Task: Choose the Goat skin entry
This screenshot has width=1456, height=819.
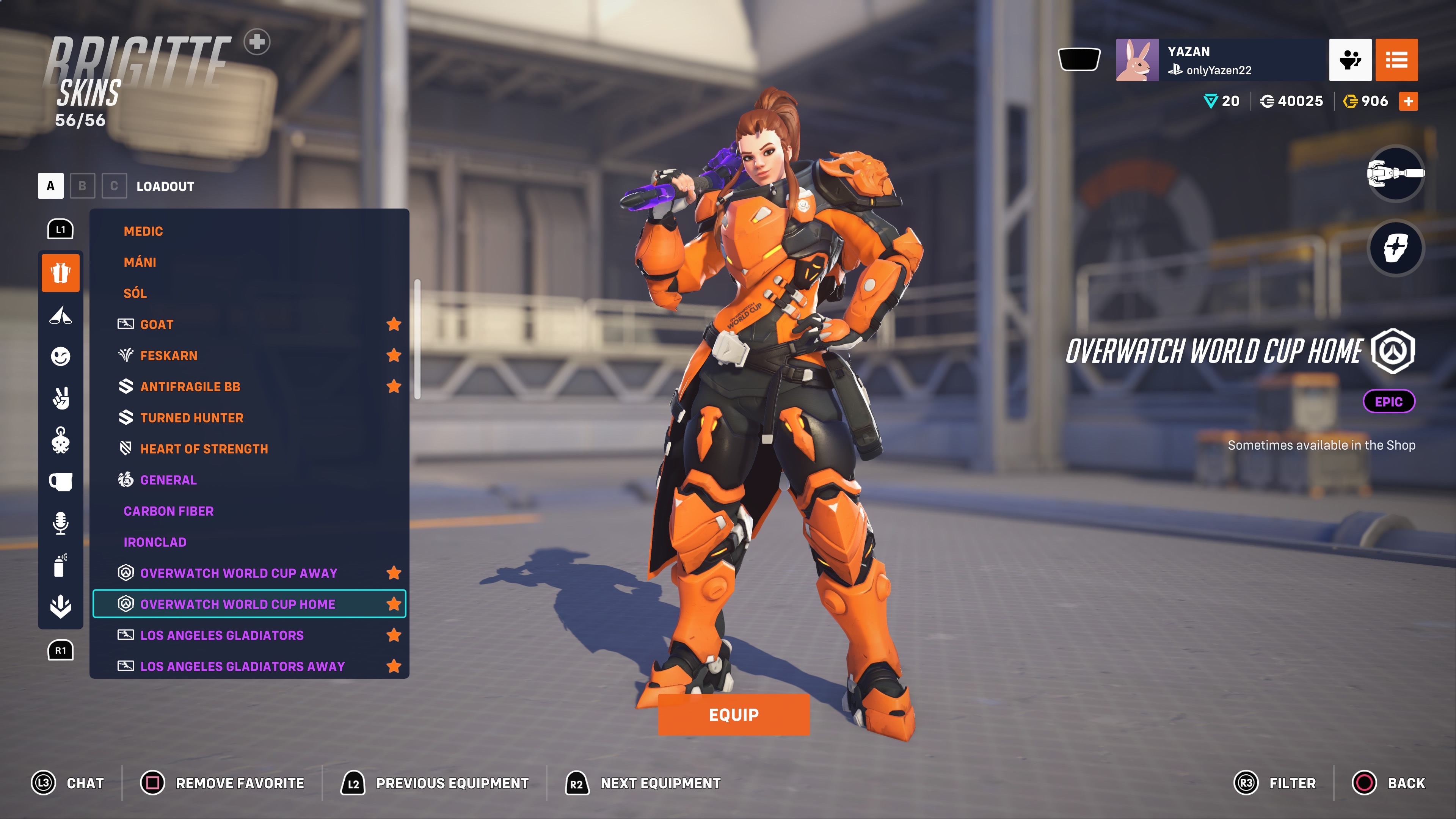Action: [x=157, y=325]
